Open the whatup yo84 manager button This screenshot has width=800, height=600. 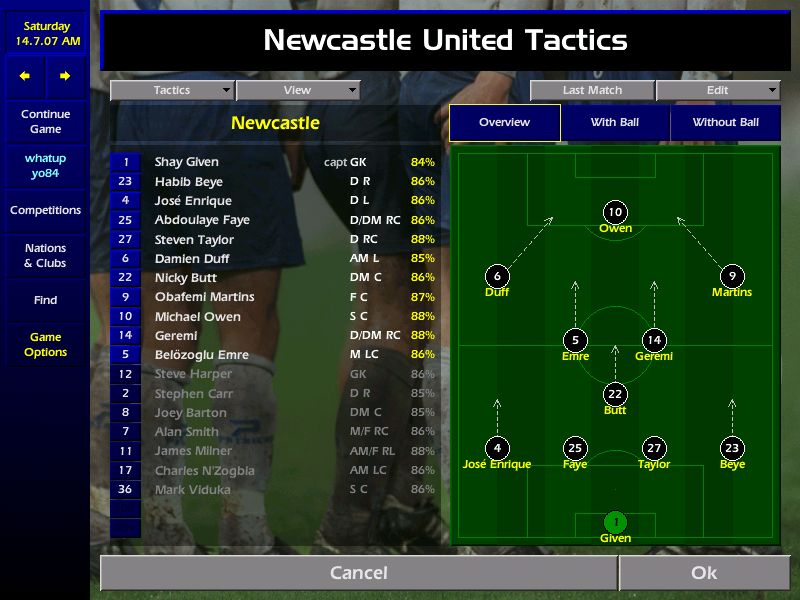tap(45, 166)
